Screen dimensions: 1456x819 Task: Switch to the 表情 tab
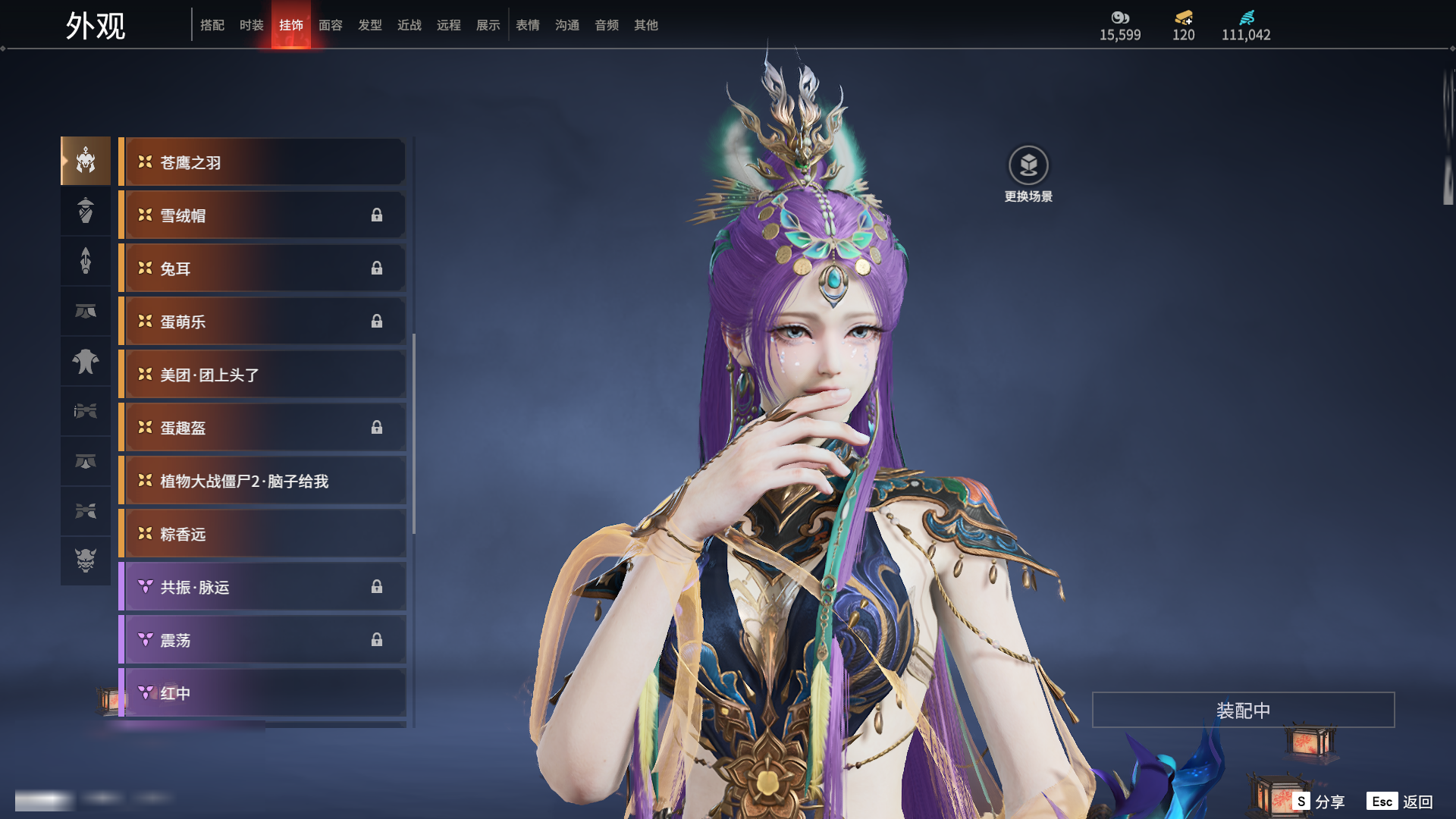point(528,25)
